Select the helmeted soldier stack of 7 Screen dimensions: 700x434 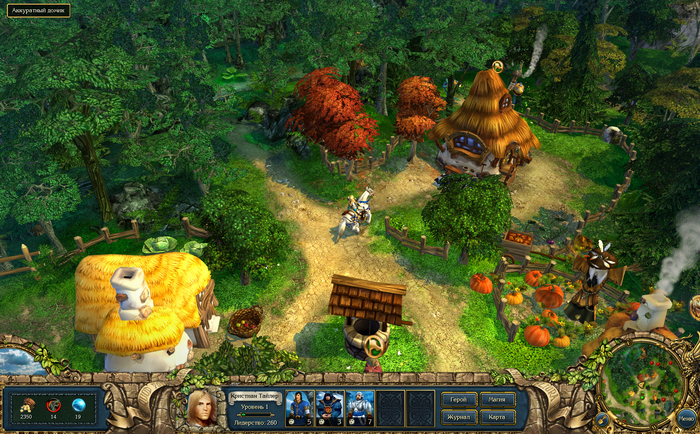coord(360,407)
